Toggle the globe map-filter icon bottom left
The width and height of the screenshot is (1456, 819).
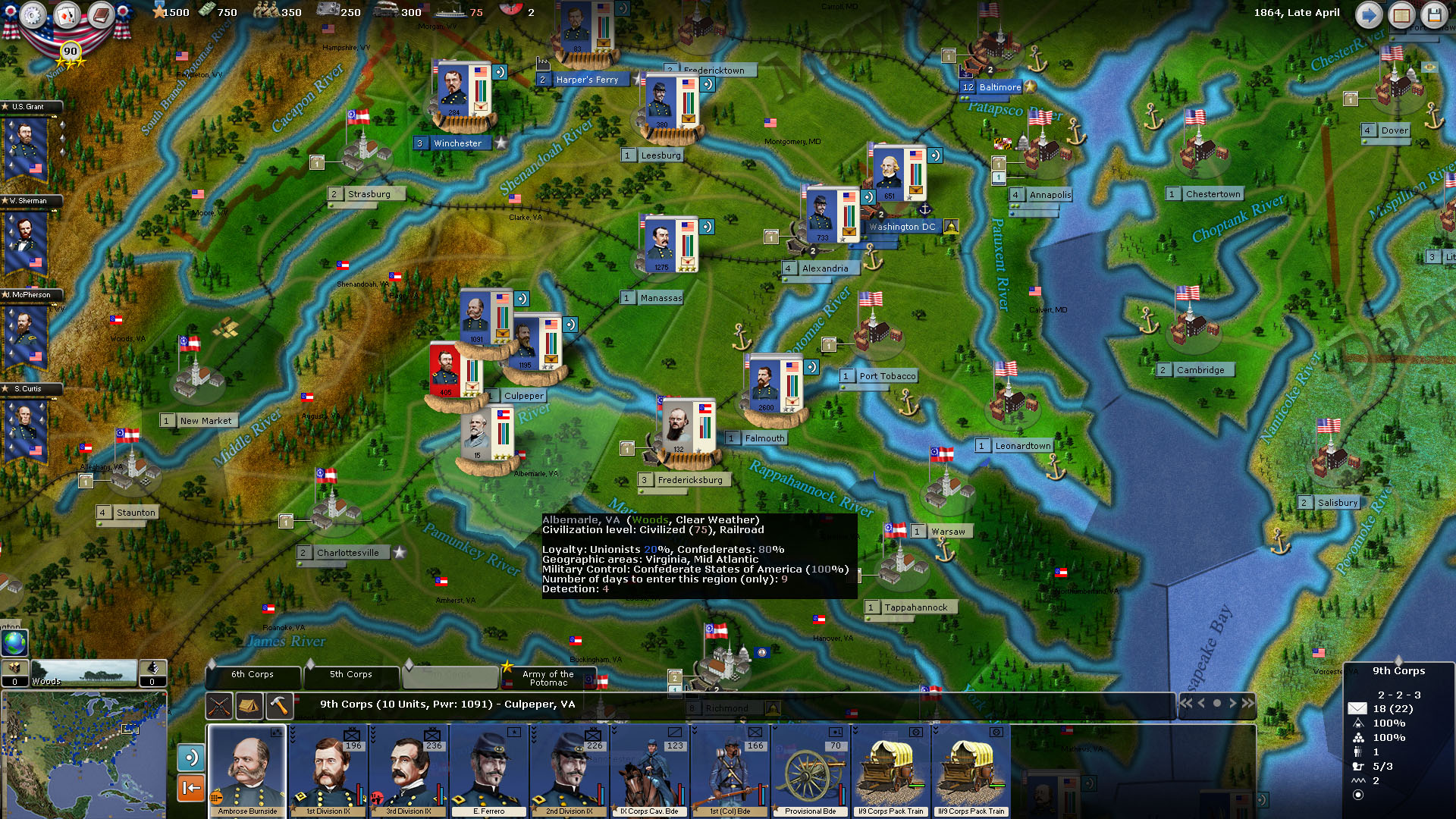click(15, 643)
